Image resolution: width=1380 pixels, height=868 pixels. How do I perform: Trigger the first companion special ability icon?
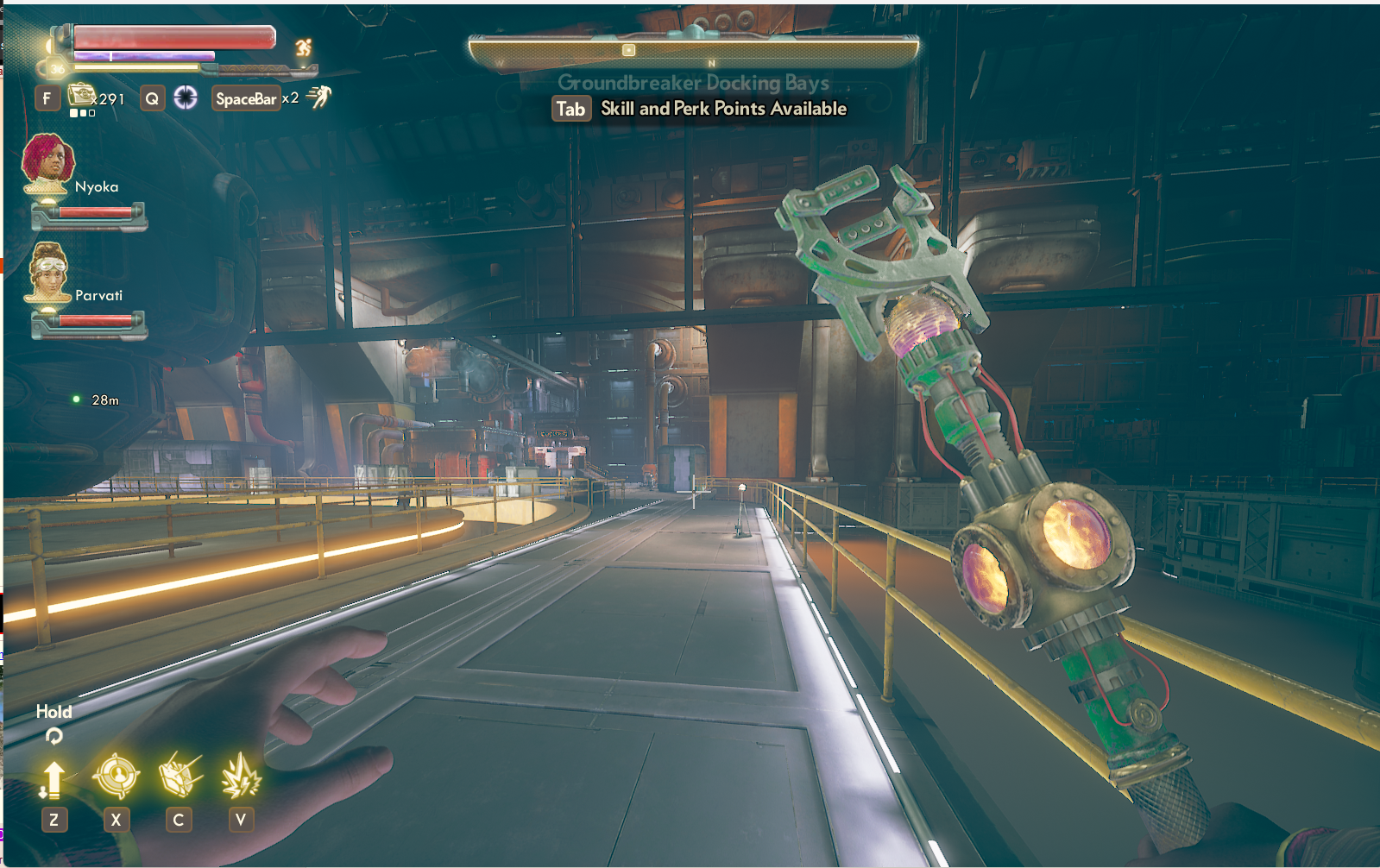tap(180, 775)
